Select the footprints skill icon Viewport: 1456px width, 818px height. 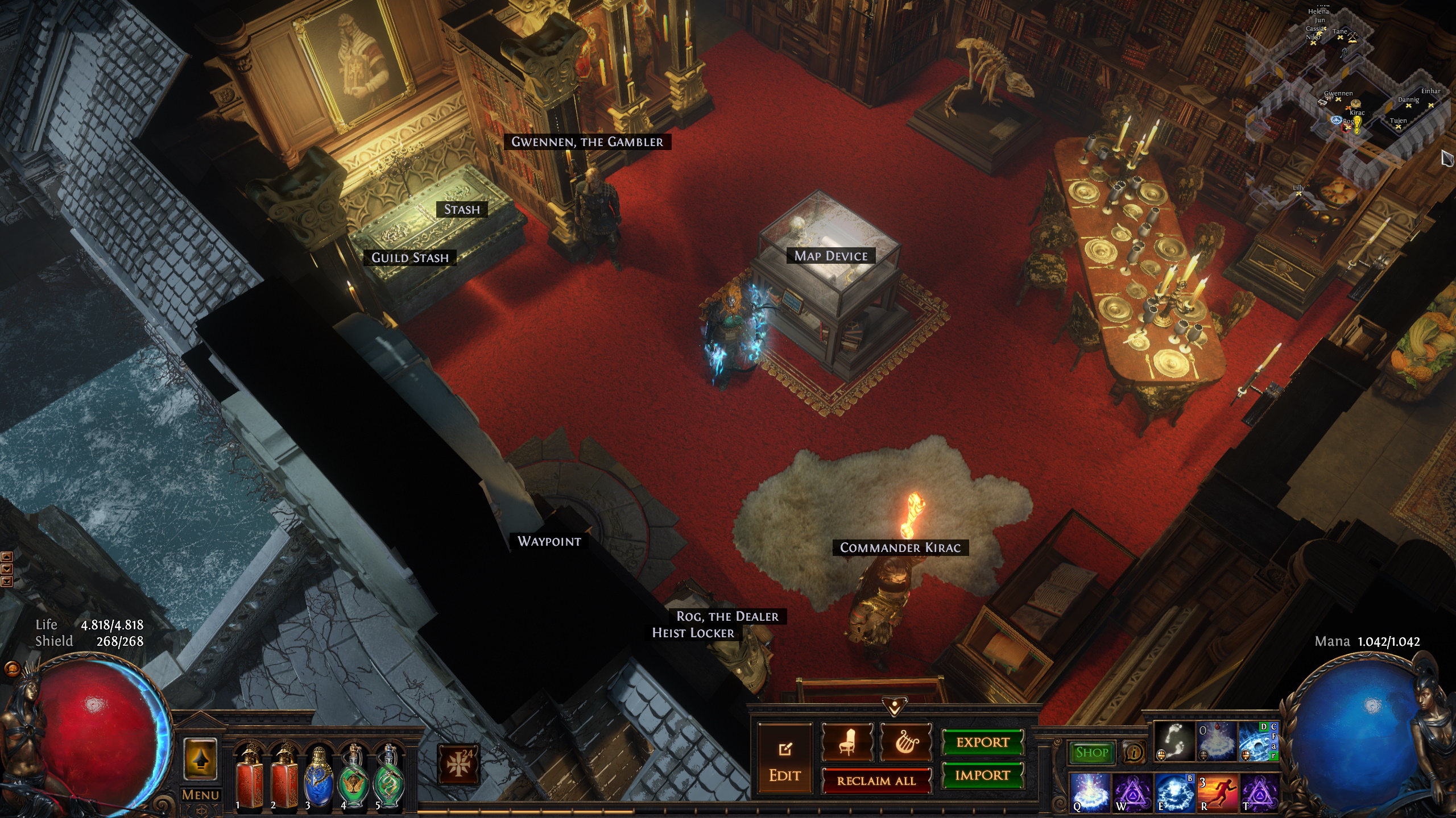tap(1174, 741)
